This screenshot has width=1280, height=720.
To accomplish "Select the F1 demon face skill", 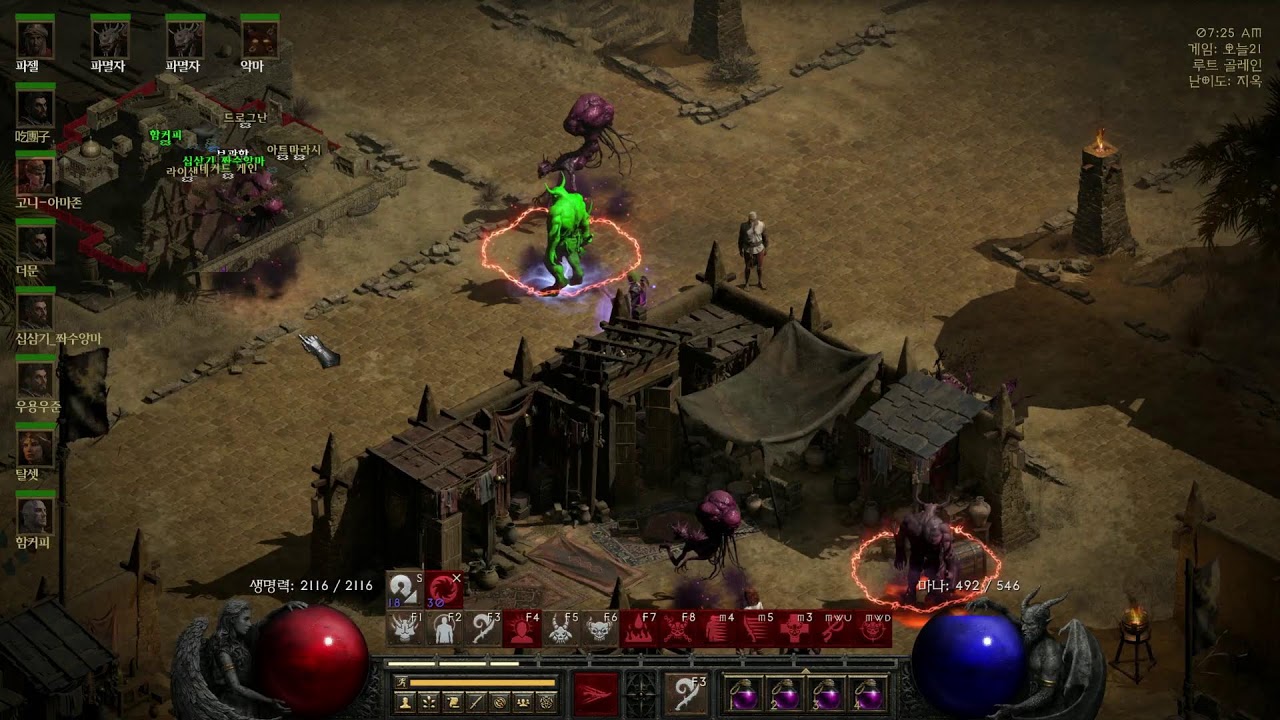I will 405,629.
